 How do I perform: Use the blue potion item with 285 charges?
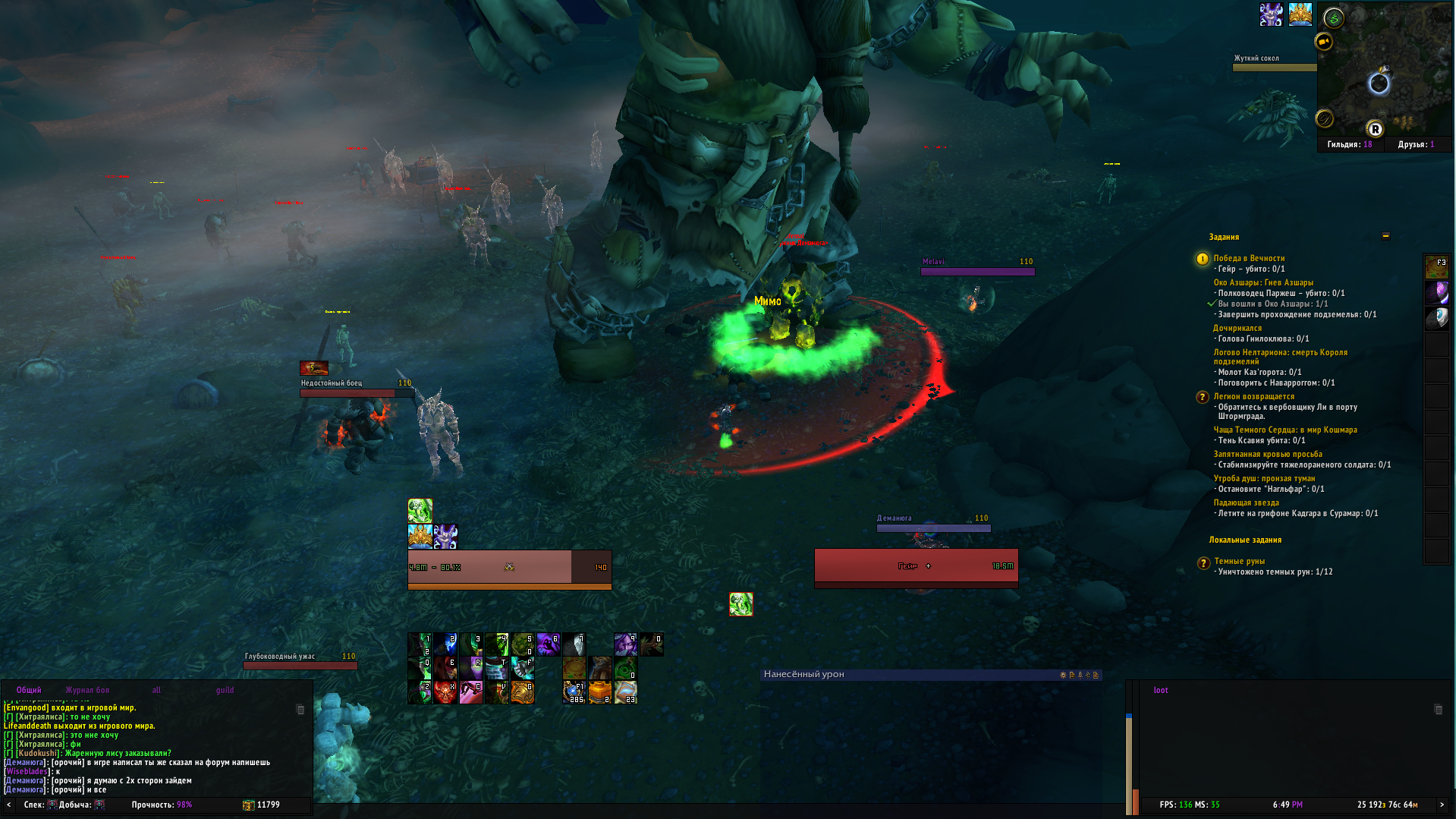click(574, 691)
